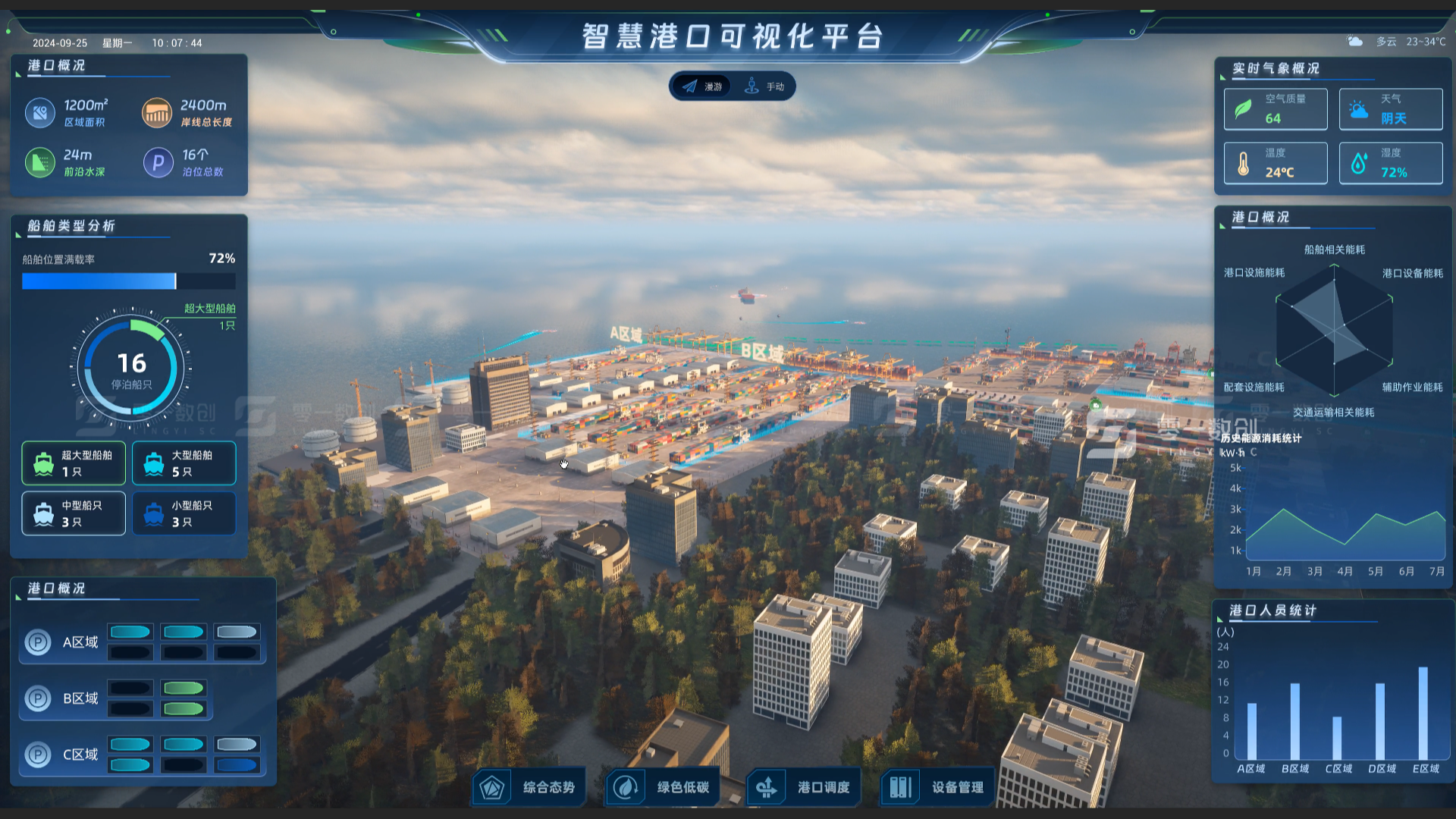Select the 小型船只 card

(184, 513)
